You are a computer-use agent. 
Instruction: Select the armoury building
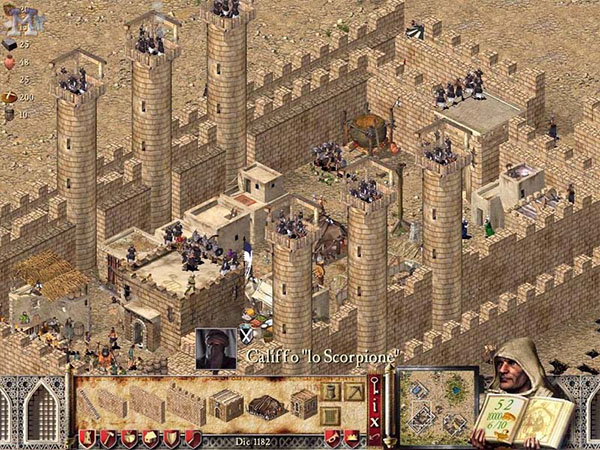304,404
